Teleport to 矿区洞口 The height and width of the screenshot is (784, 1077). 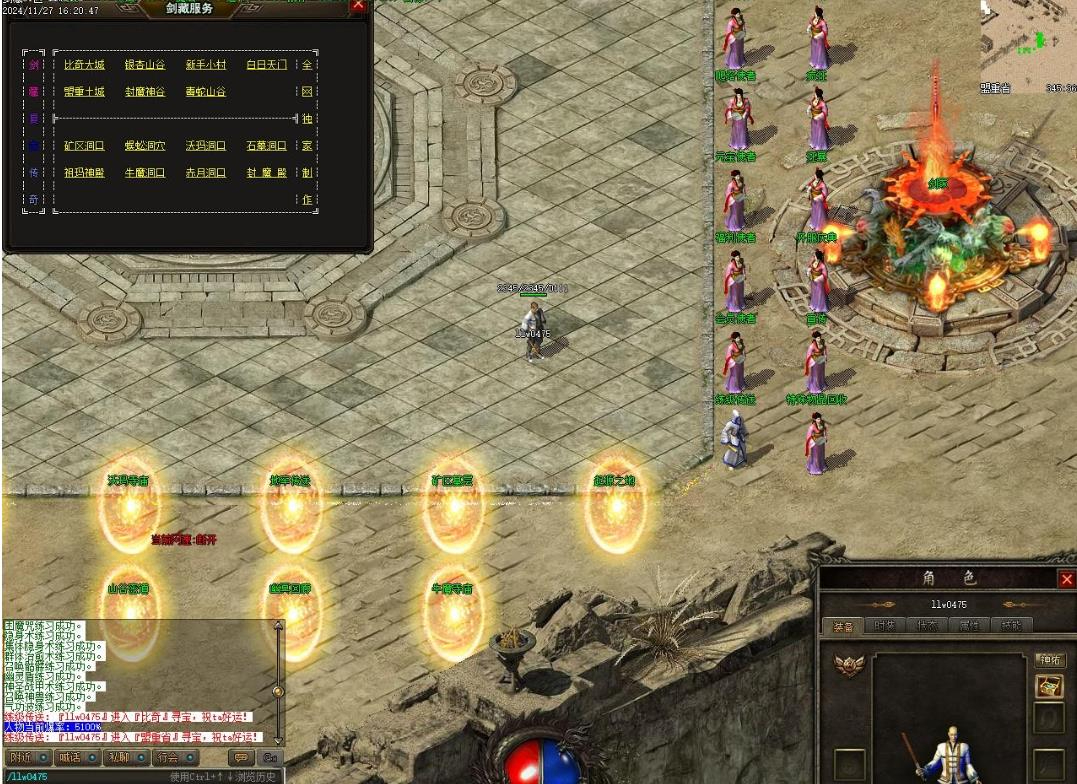(84, 146)
